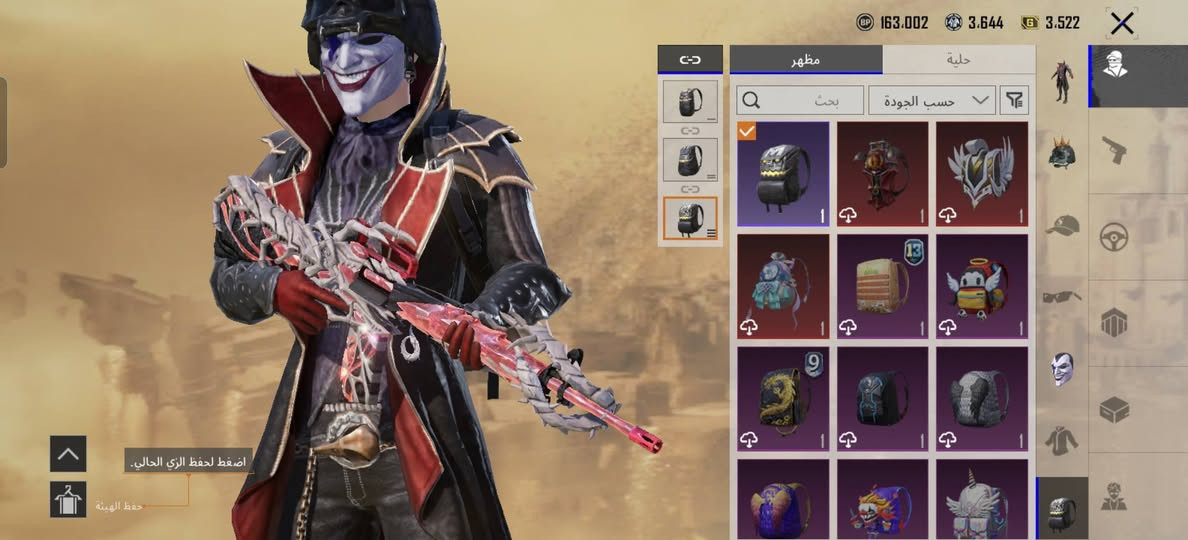Open the حسب الجودة sort dropdown

click(x=931, y=100)
